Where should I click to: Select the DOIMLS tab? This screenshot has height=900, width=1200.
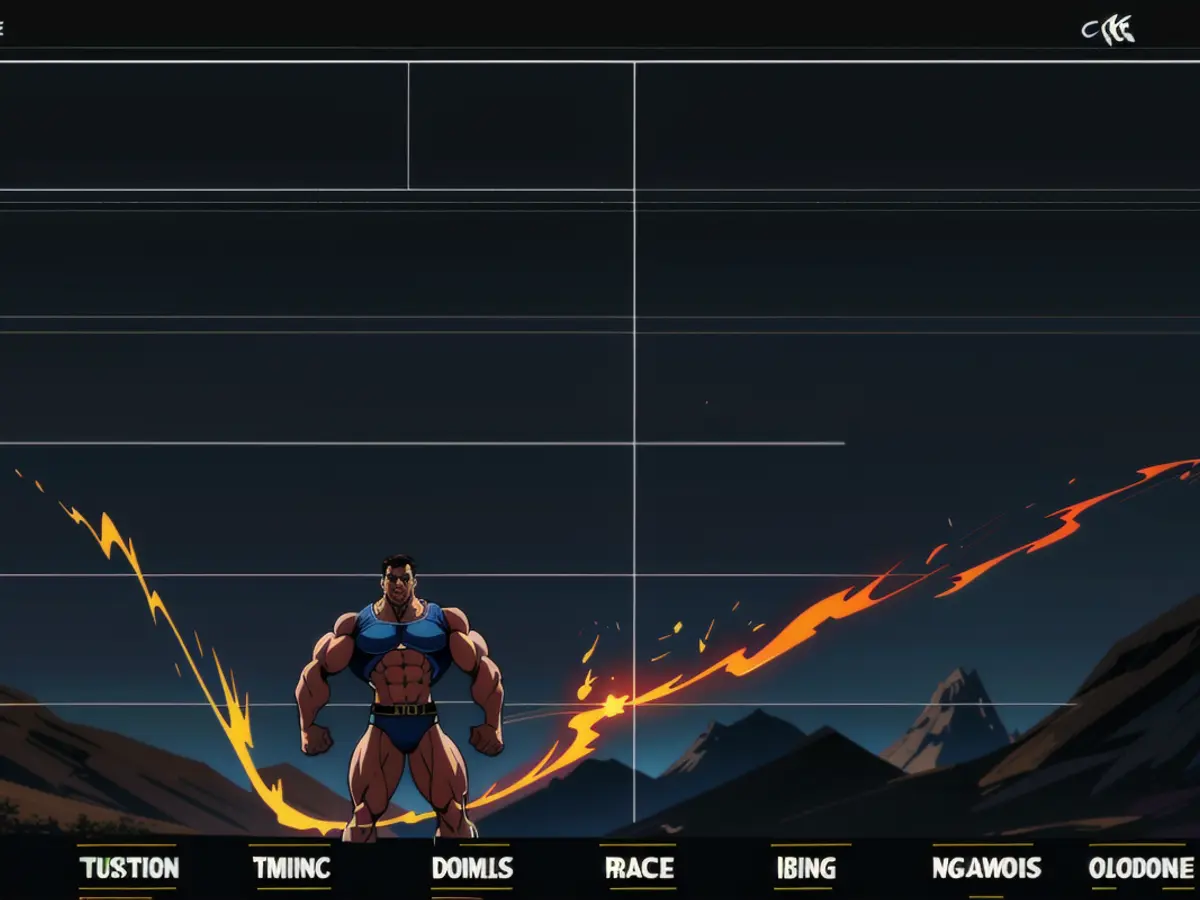click(x=472, y=868)
